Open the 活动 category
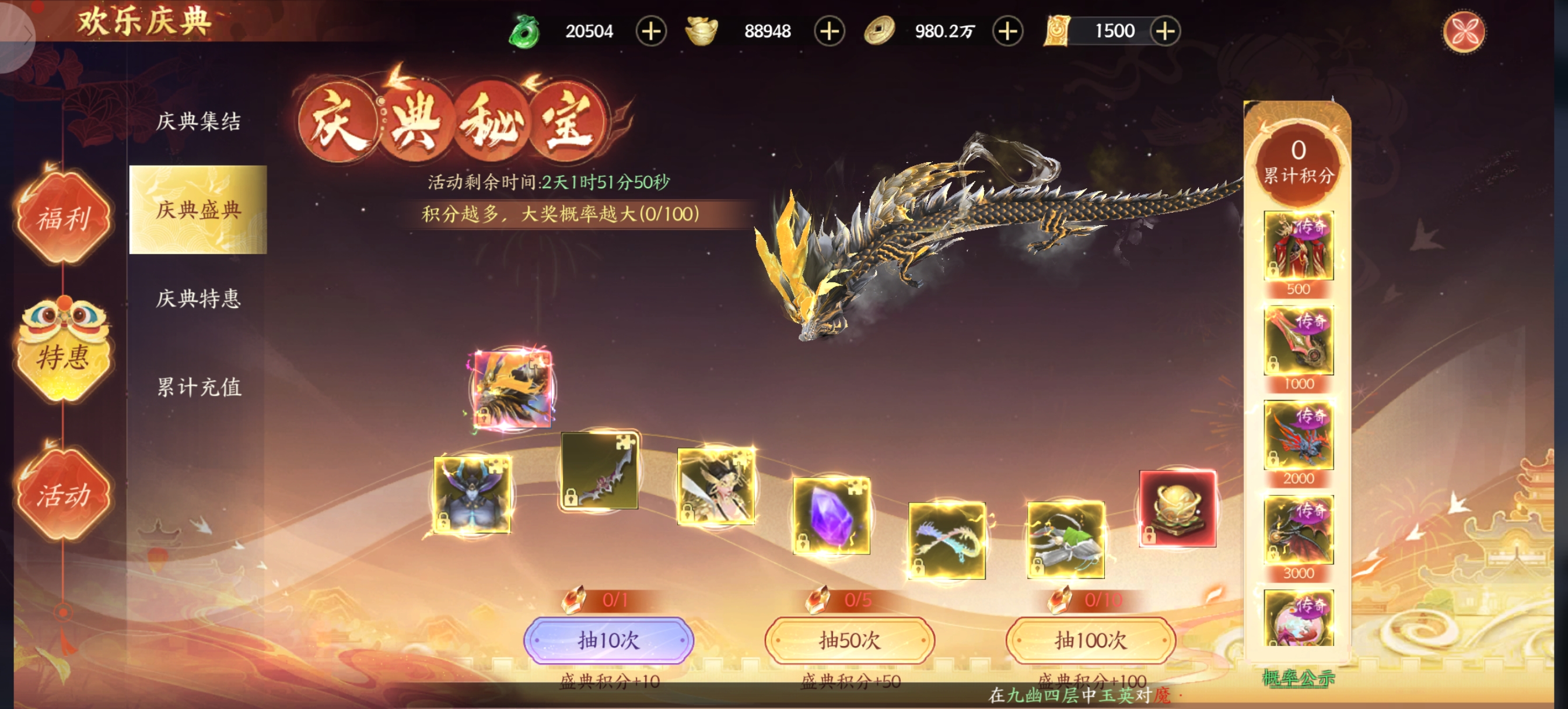The width and height of the screenshot is (1568, 709). (64, 494)
